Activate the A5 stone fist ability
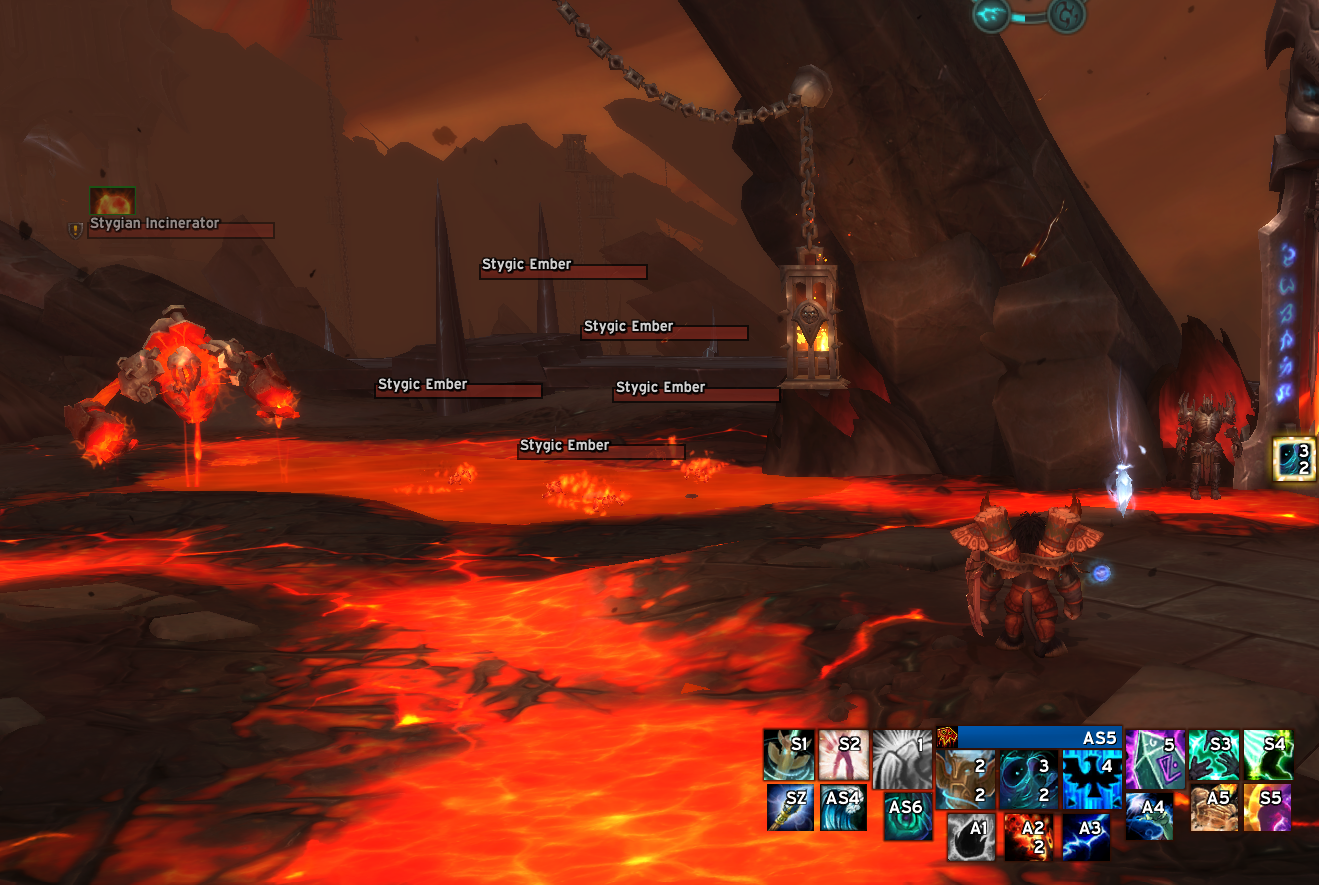The image size is (1319, 885). [1214, 807]
